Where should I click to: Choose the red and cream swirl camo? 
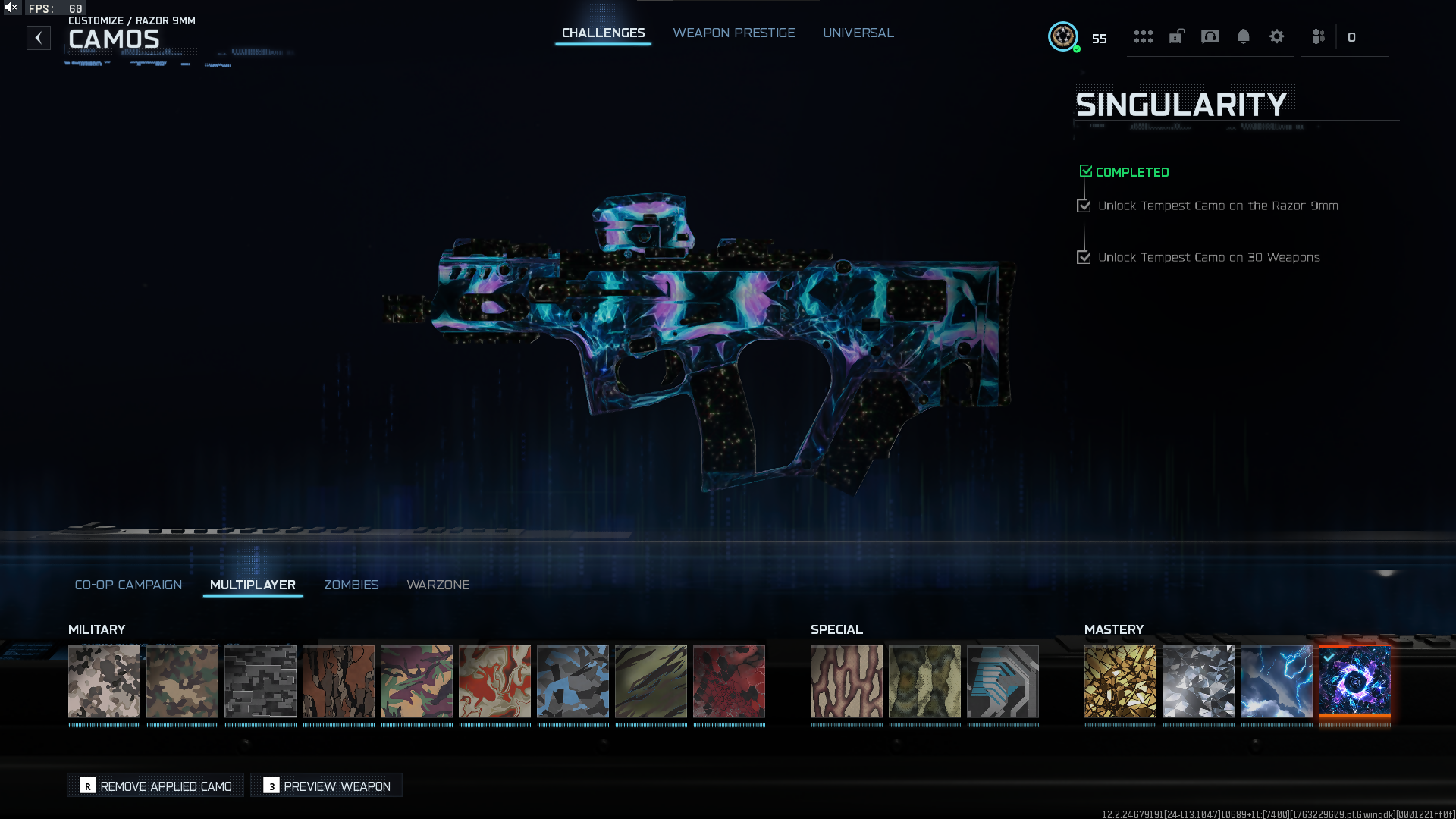(x=494, y=681)
